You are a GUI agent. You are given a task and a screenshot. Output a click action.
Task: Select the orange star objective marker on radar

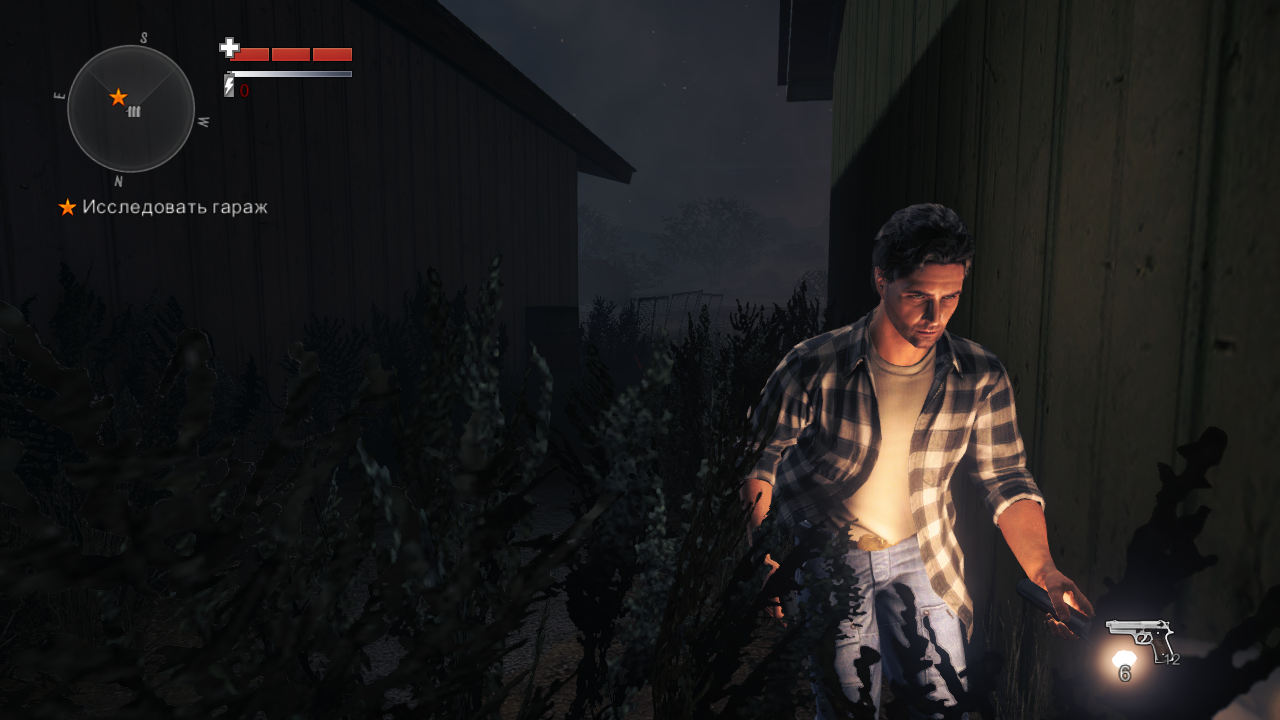[x=118, y=97]
